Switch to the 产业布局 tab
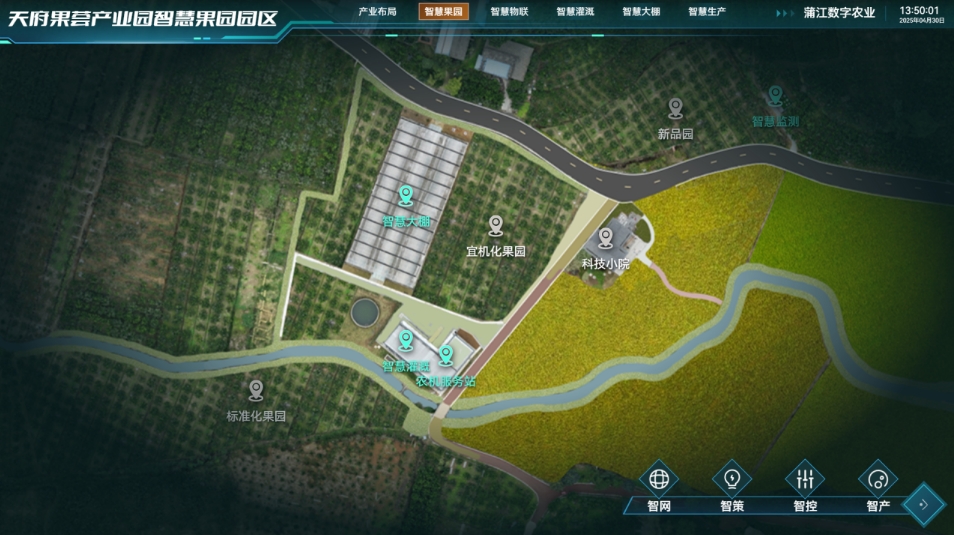This screenshot has height=535, width=954. click(x=377, y=12)
